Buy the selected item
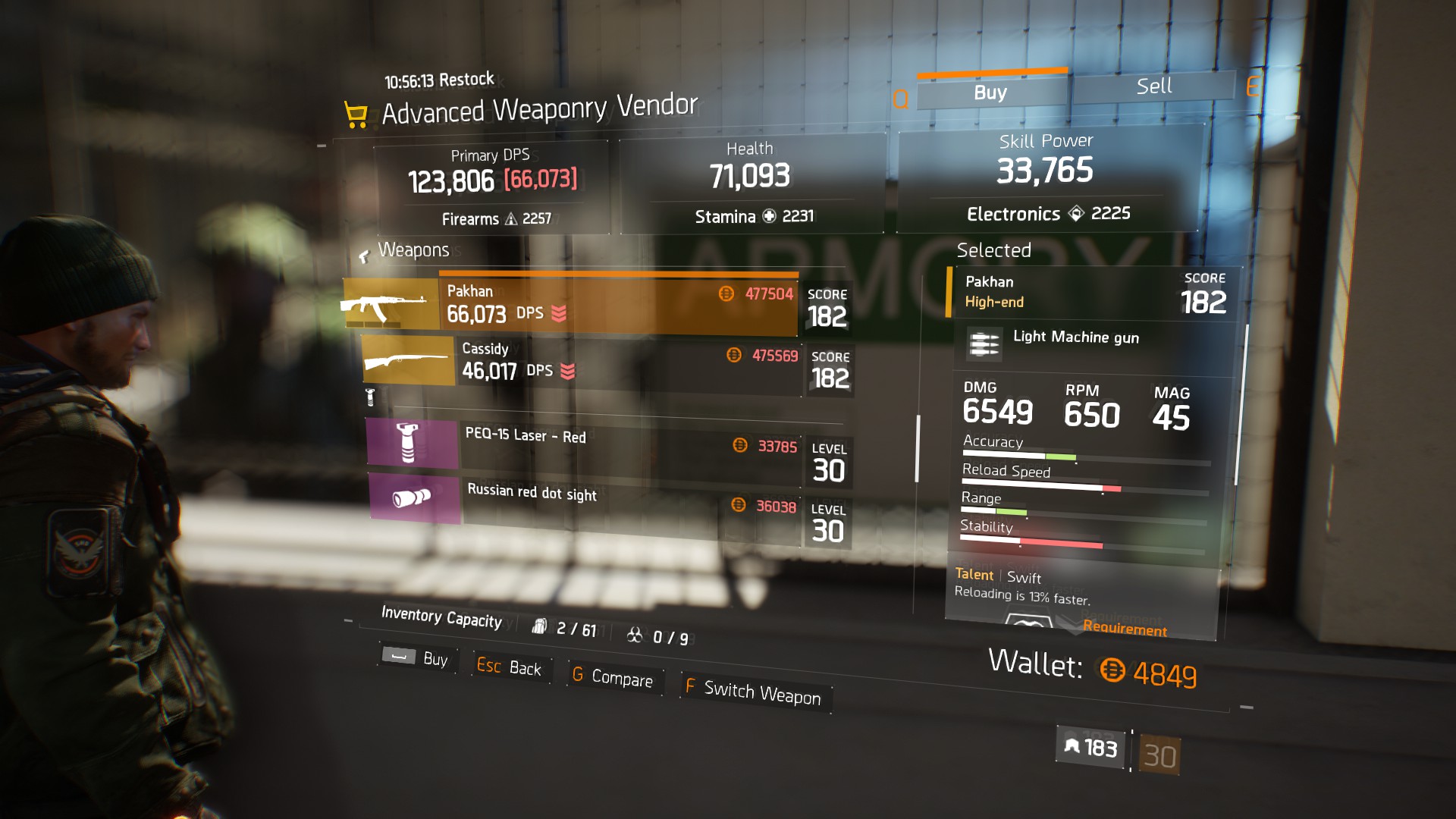Screen dimensions: 1456x819 [417, 657]
